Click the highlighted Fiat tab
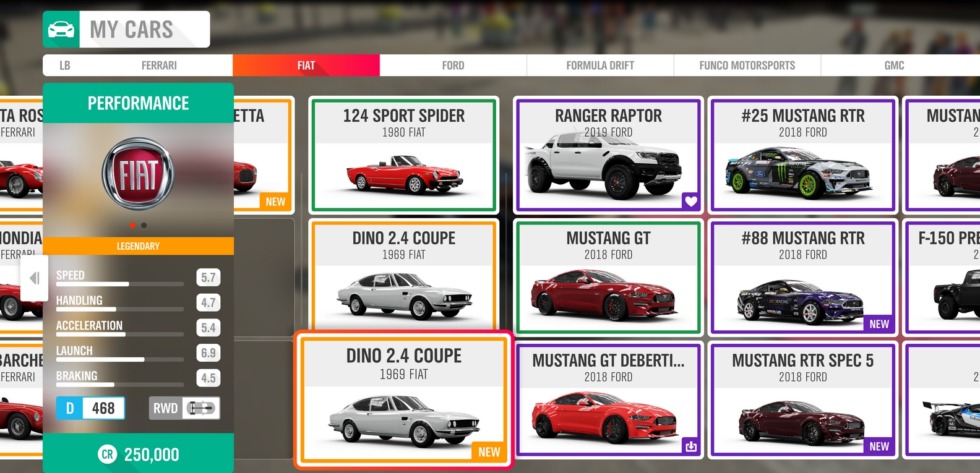The width and height of the screenshot is (980, 473). pyautogui.click(x=306, y=66)
